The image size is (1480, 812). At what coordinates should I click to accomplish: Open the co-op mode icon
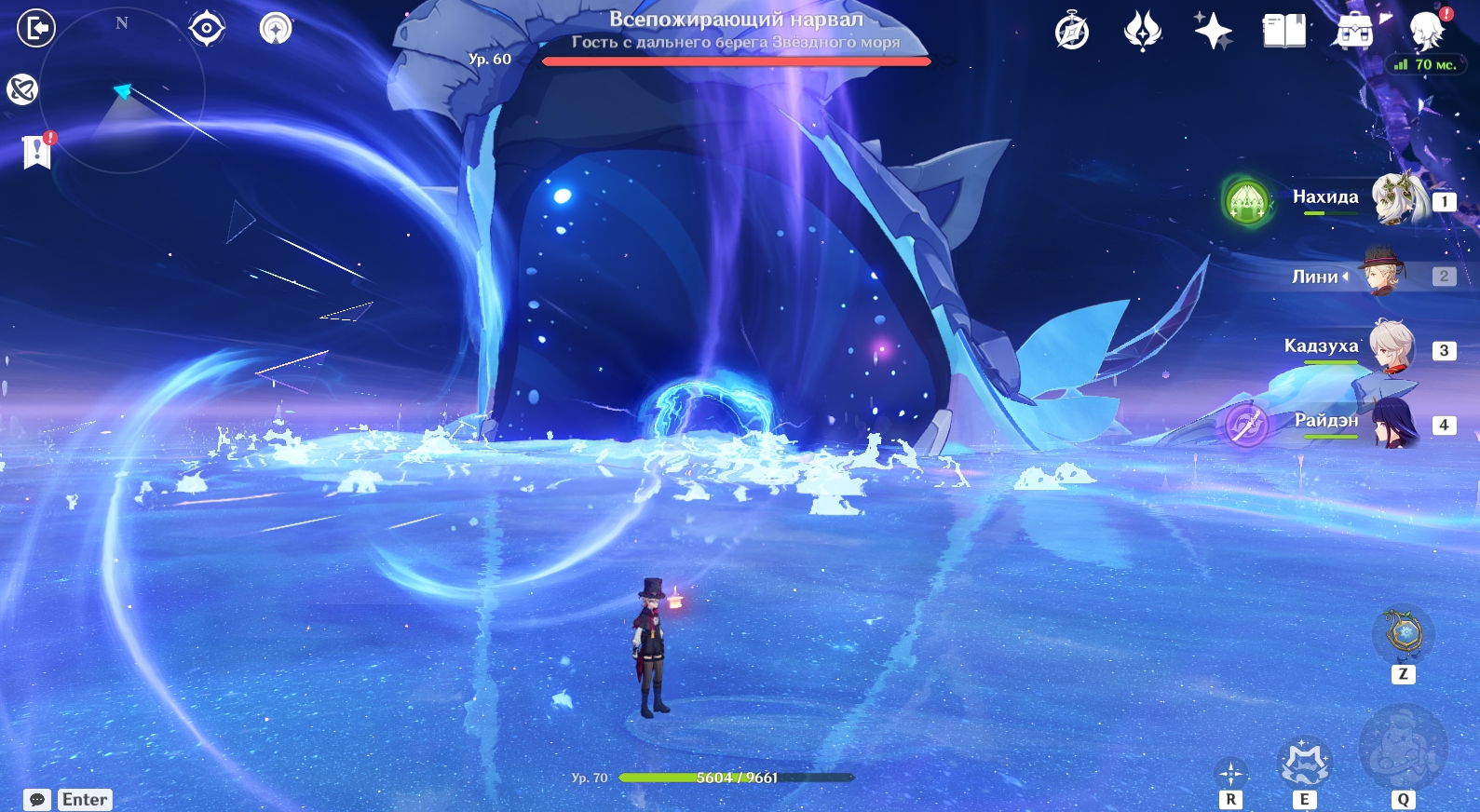(x=276, y=29)
